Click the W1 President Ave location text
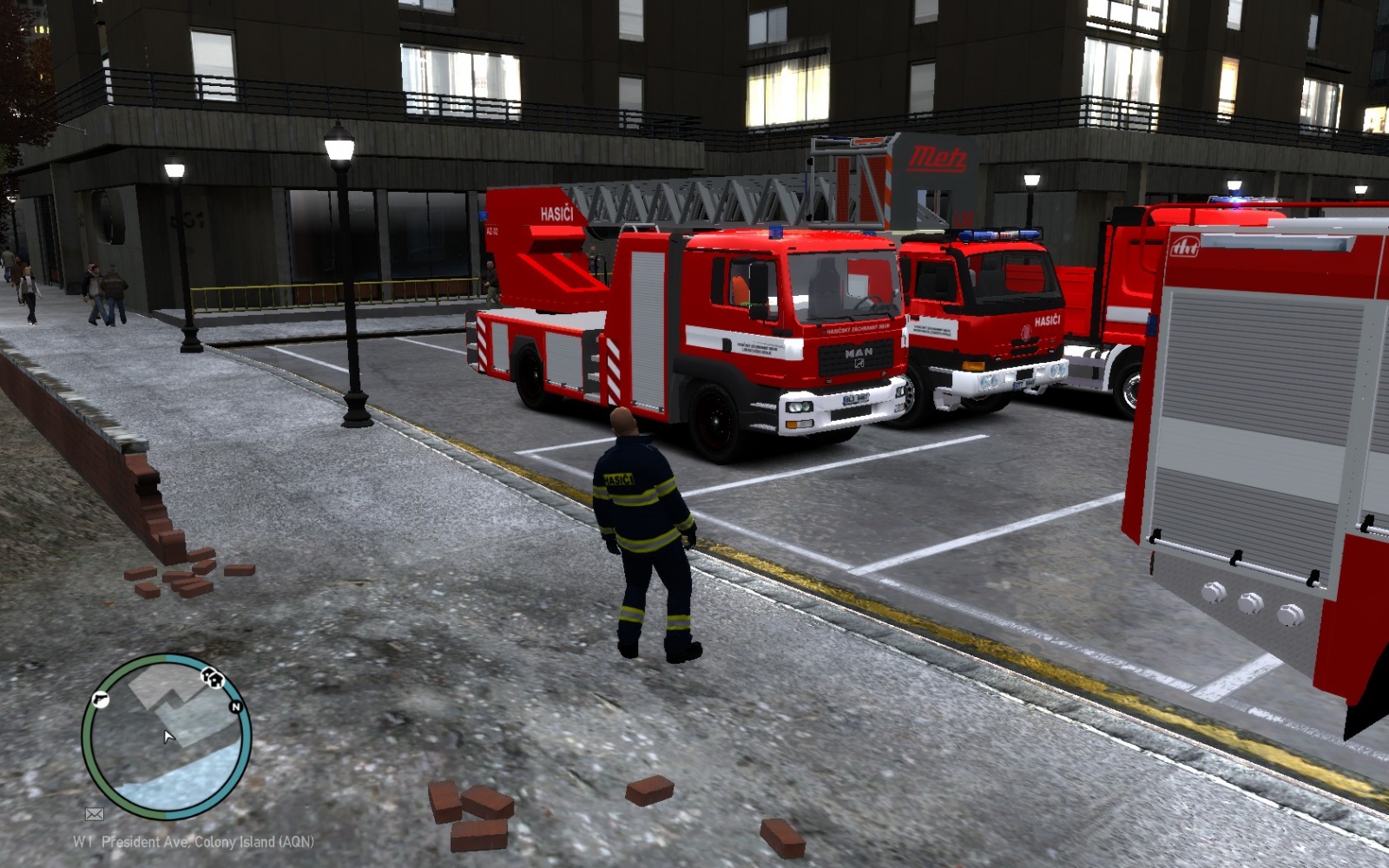This screenshot has width=1389, height=868. click(x=191, y=841)
